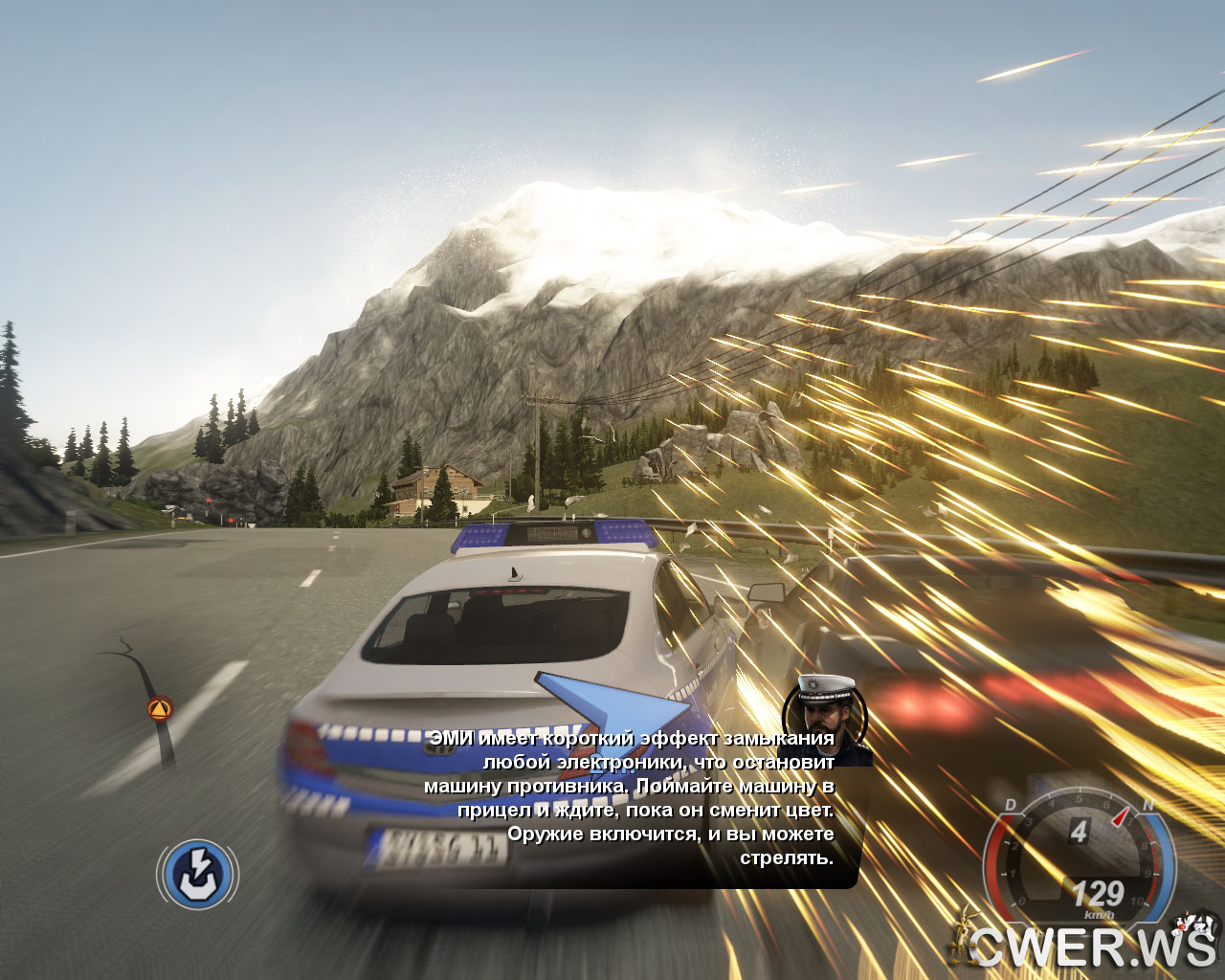
Task: Activate the blue EMP weapon icon
Action: [198, 874]
